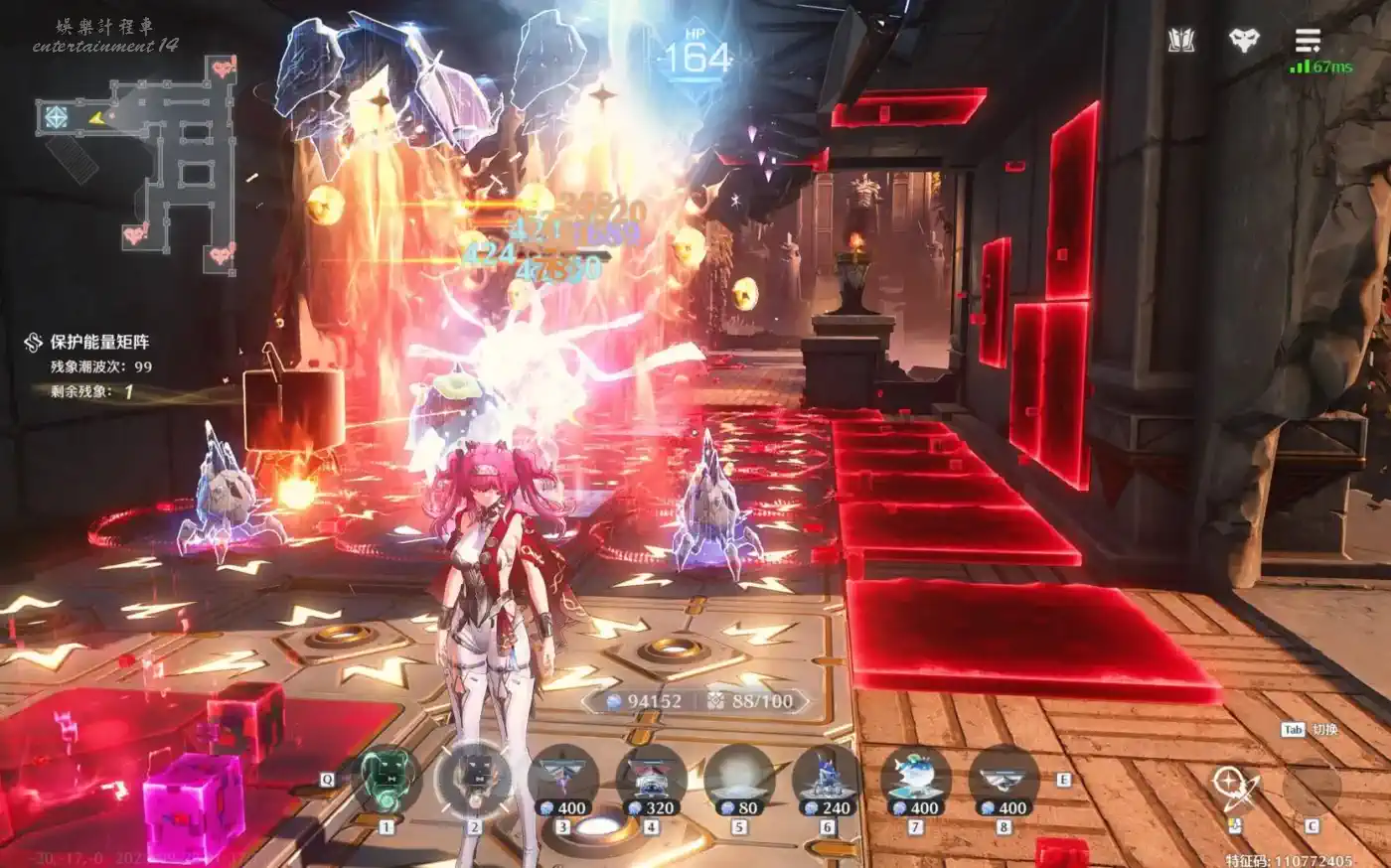The image size is (1391, 868).
Task: Pick the slot 5 trap costing 80
Action: point(739,781)
